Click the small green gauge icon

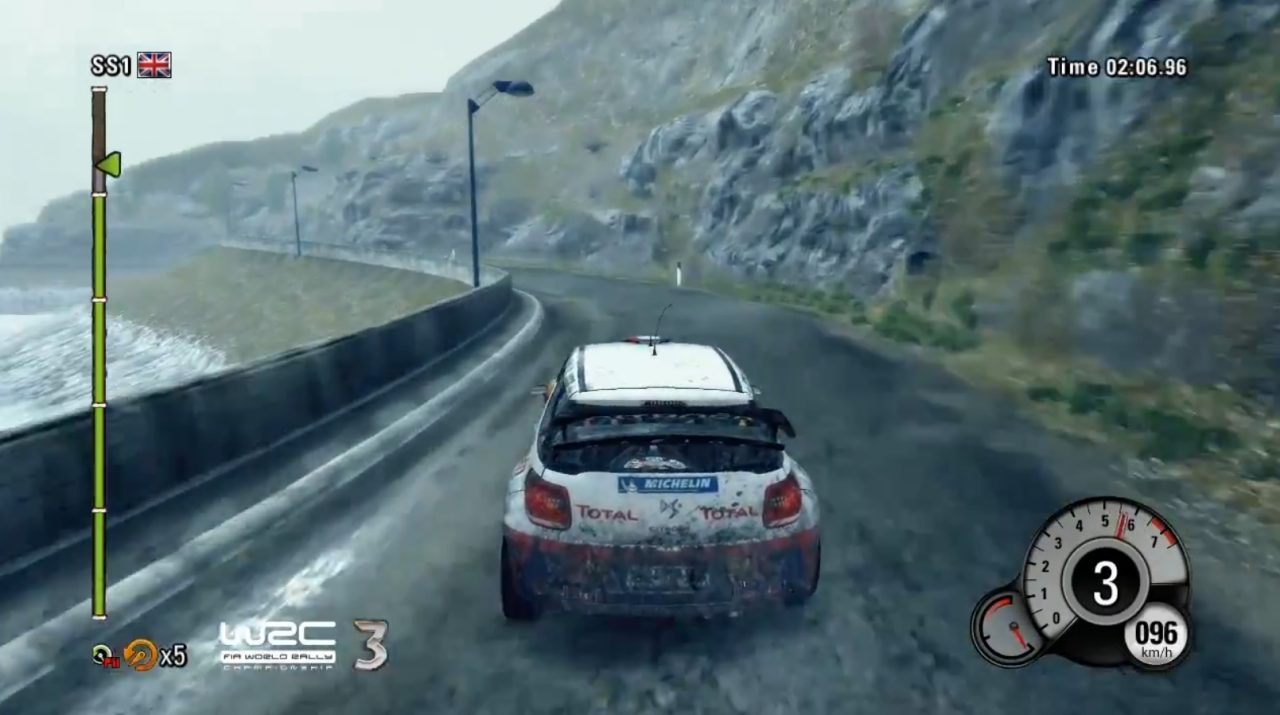tap(102, 655)
